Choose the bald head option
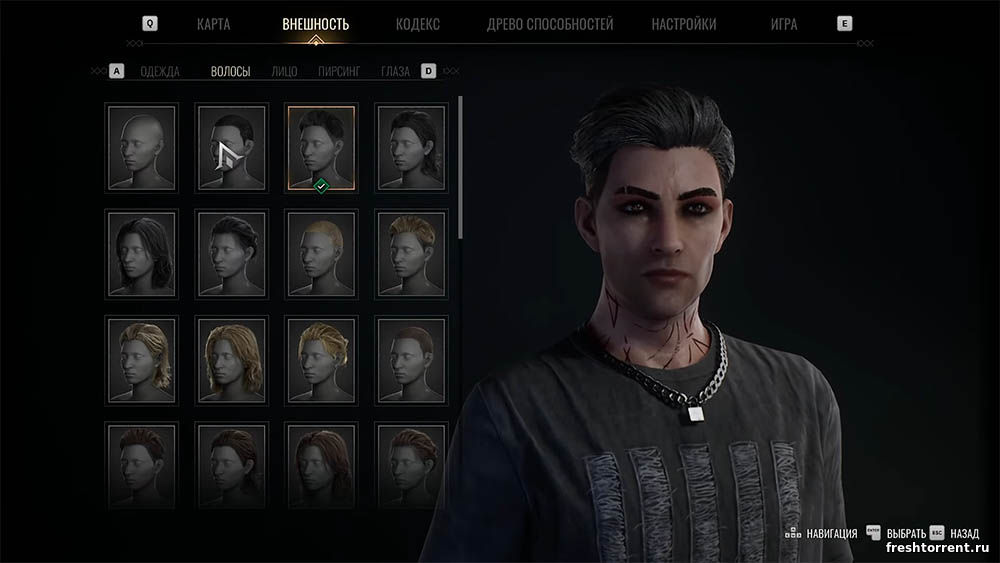Viewport: 1000px width, 563px height. 141,147
